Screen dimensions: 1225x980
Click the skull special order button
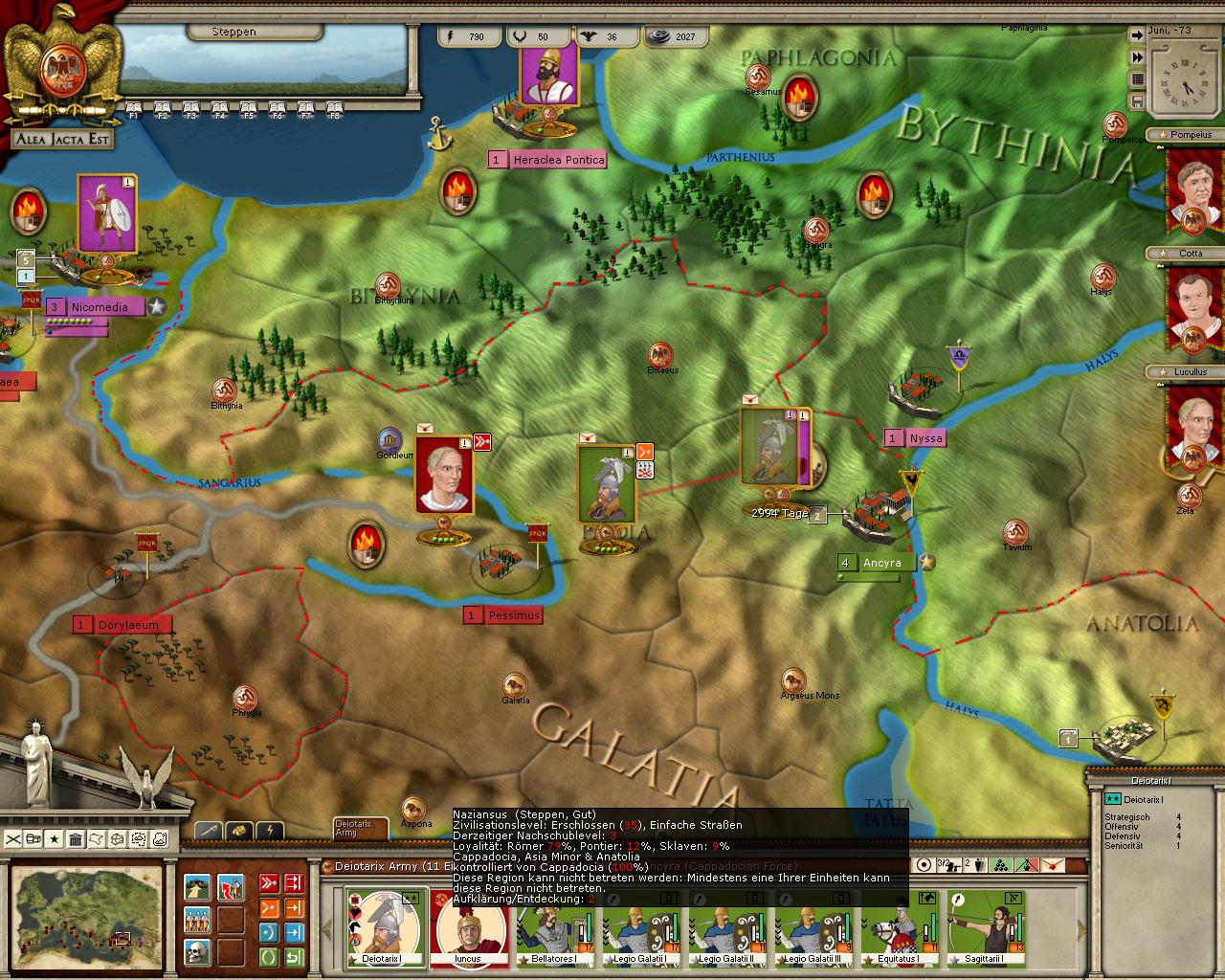[x=197, y=952]
